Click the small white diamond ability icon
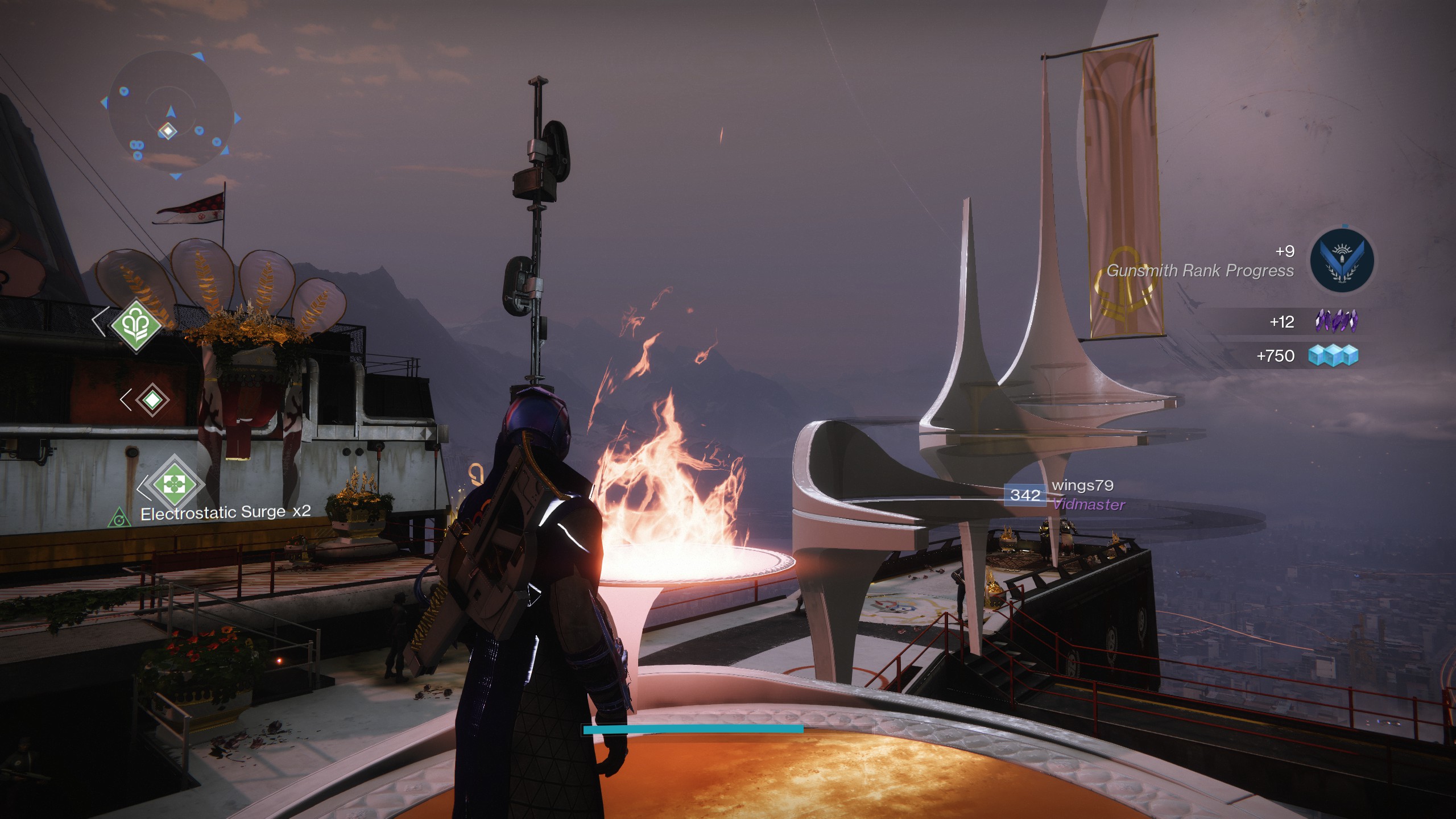Screen dimensions: 1456x819 [x=152, y=400]
